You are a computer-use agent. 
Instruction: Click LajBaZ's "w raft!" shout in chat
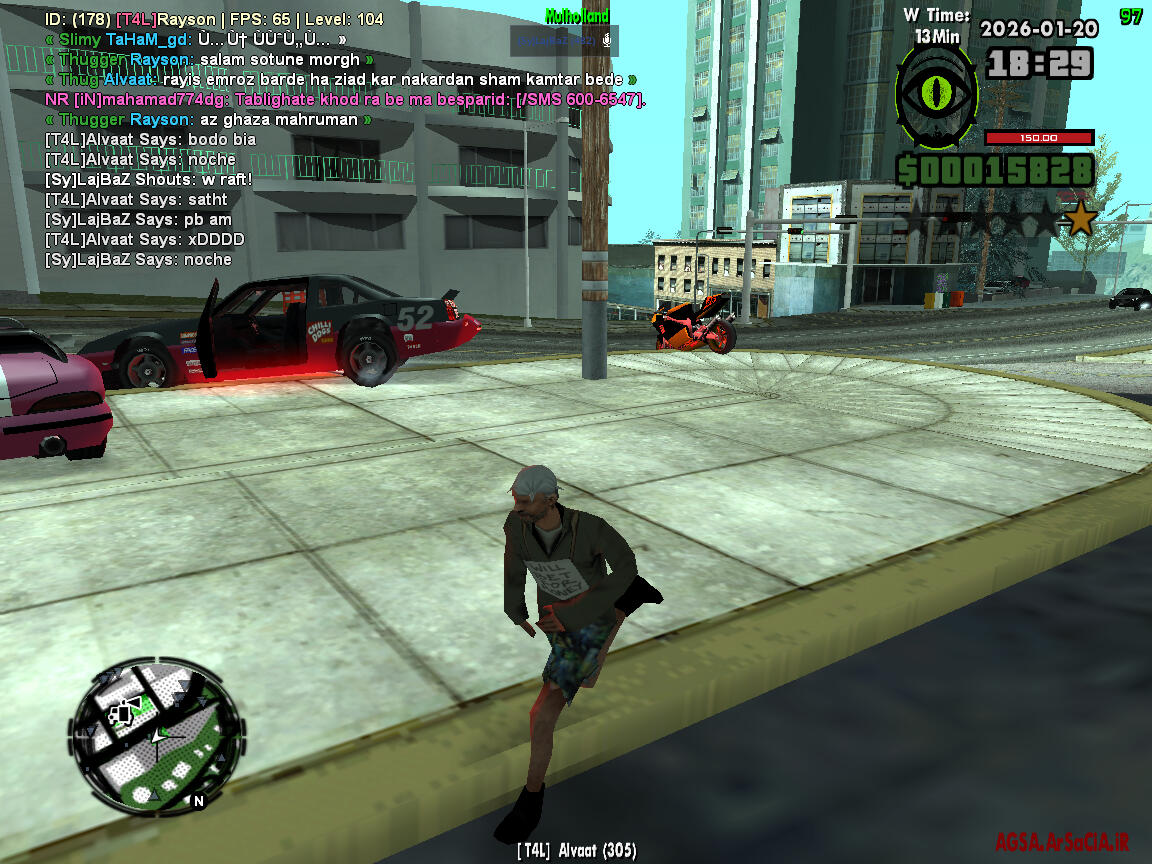[148, 179]
